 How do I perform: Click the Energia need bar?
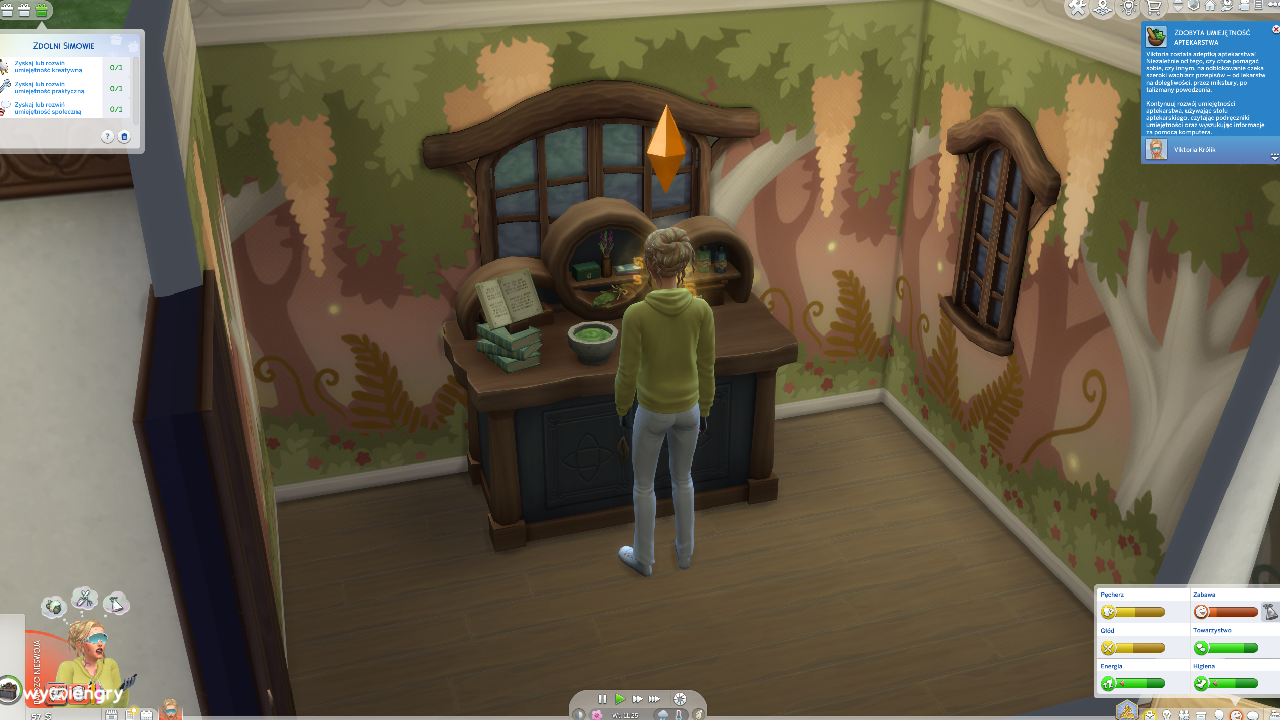coord(1140,683)
